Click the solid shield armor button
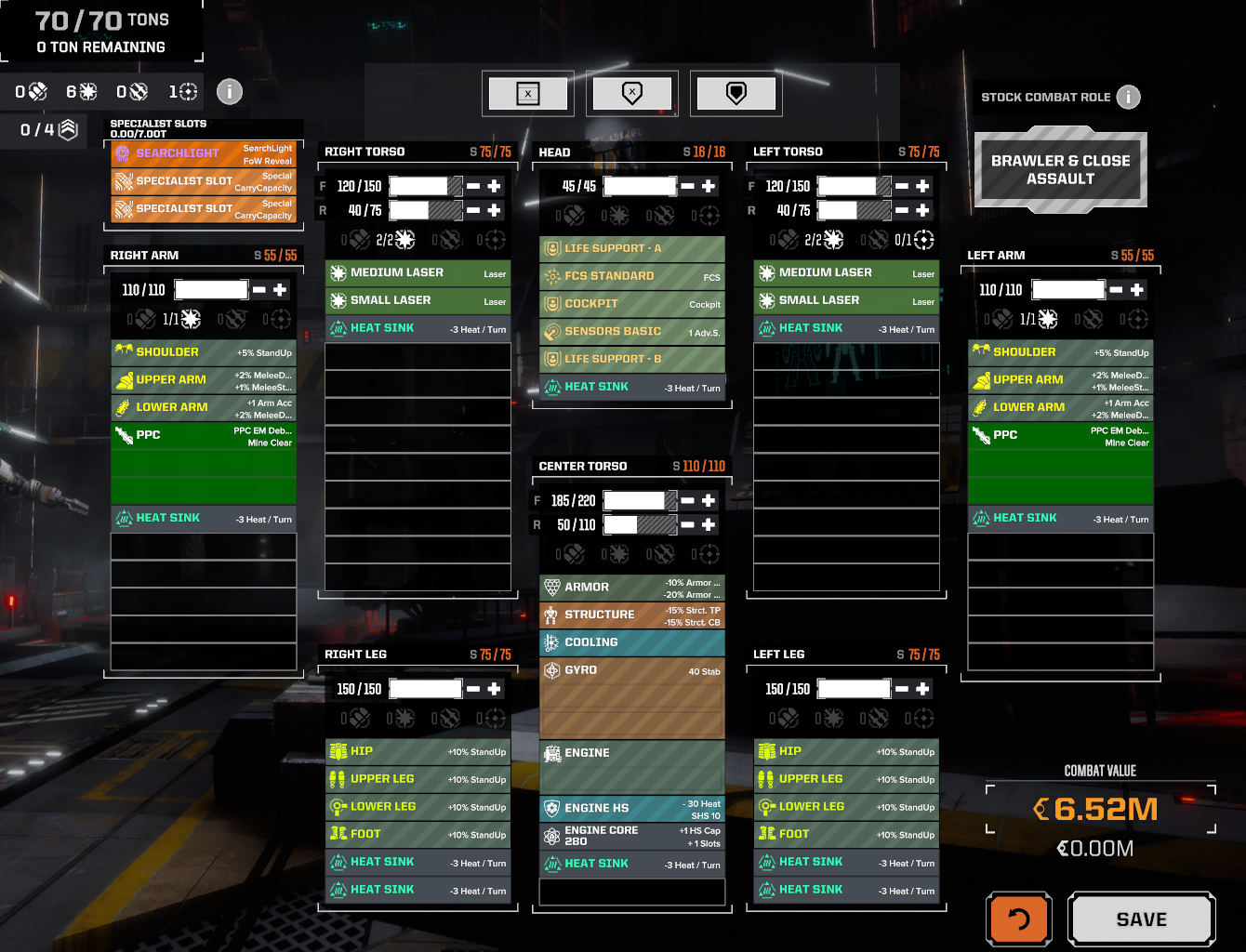This screenshot has height=952, width=1246. [736, 93]
